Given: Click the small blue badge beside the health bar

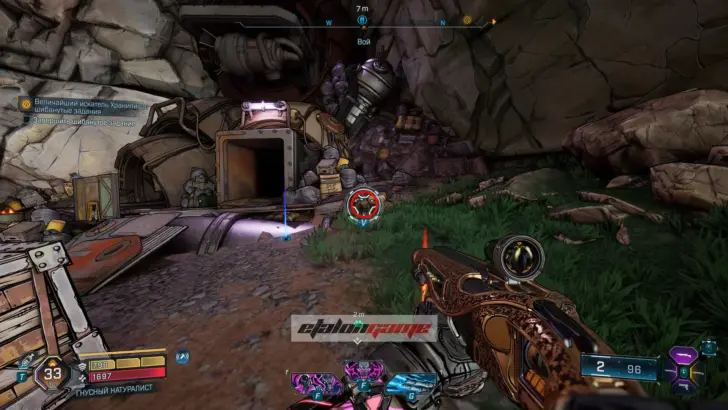Looking at the screenshot, I should click(181, 356).
